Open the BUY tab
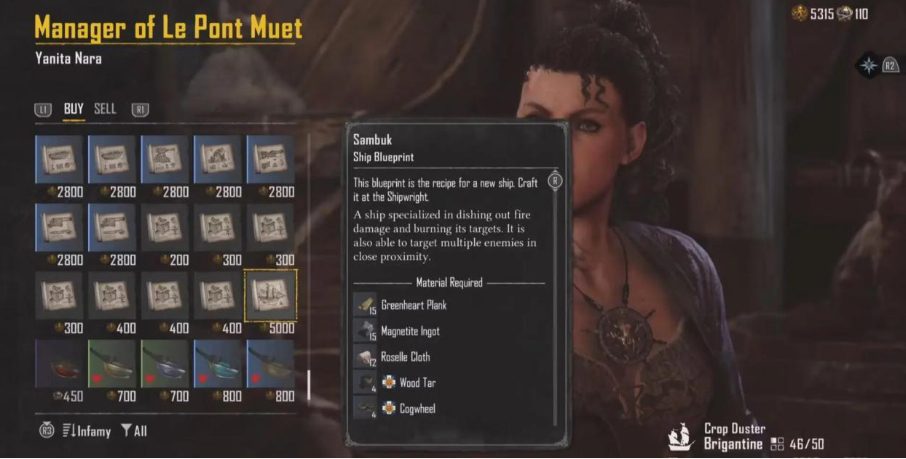The image size is (906, 459). tap(74, 109)
